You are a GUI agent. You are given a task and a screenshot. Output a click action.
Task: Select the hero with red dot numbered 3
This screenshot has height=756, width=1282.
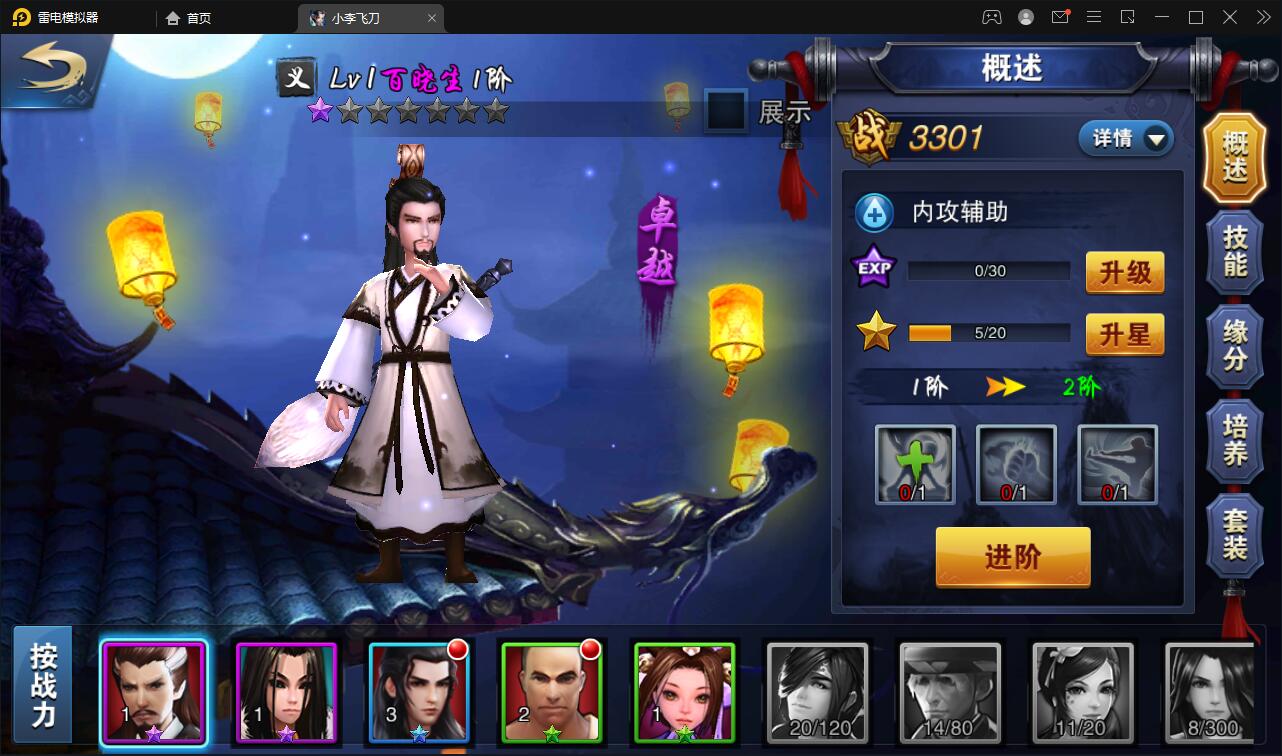coord(419,692)
